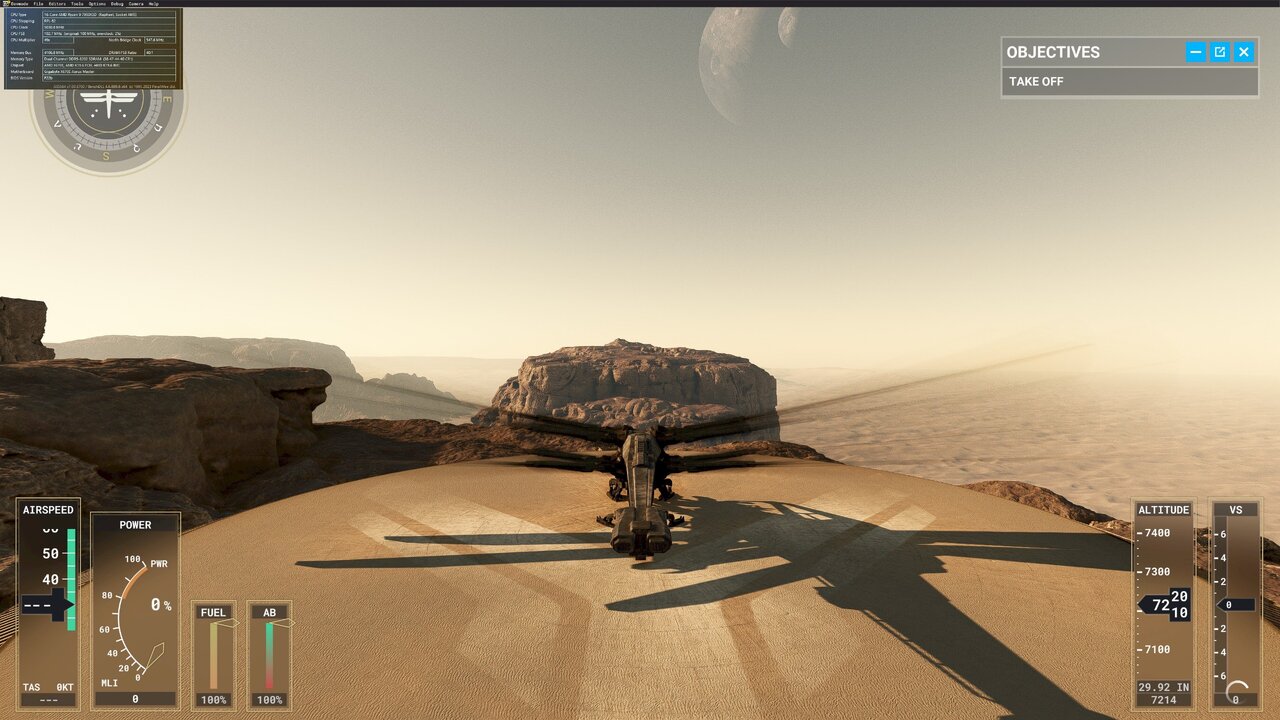This screenshot has height=720, width=1280.
Task: Click the POWER gauge dial
Action: pos(136,610)
